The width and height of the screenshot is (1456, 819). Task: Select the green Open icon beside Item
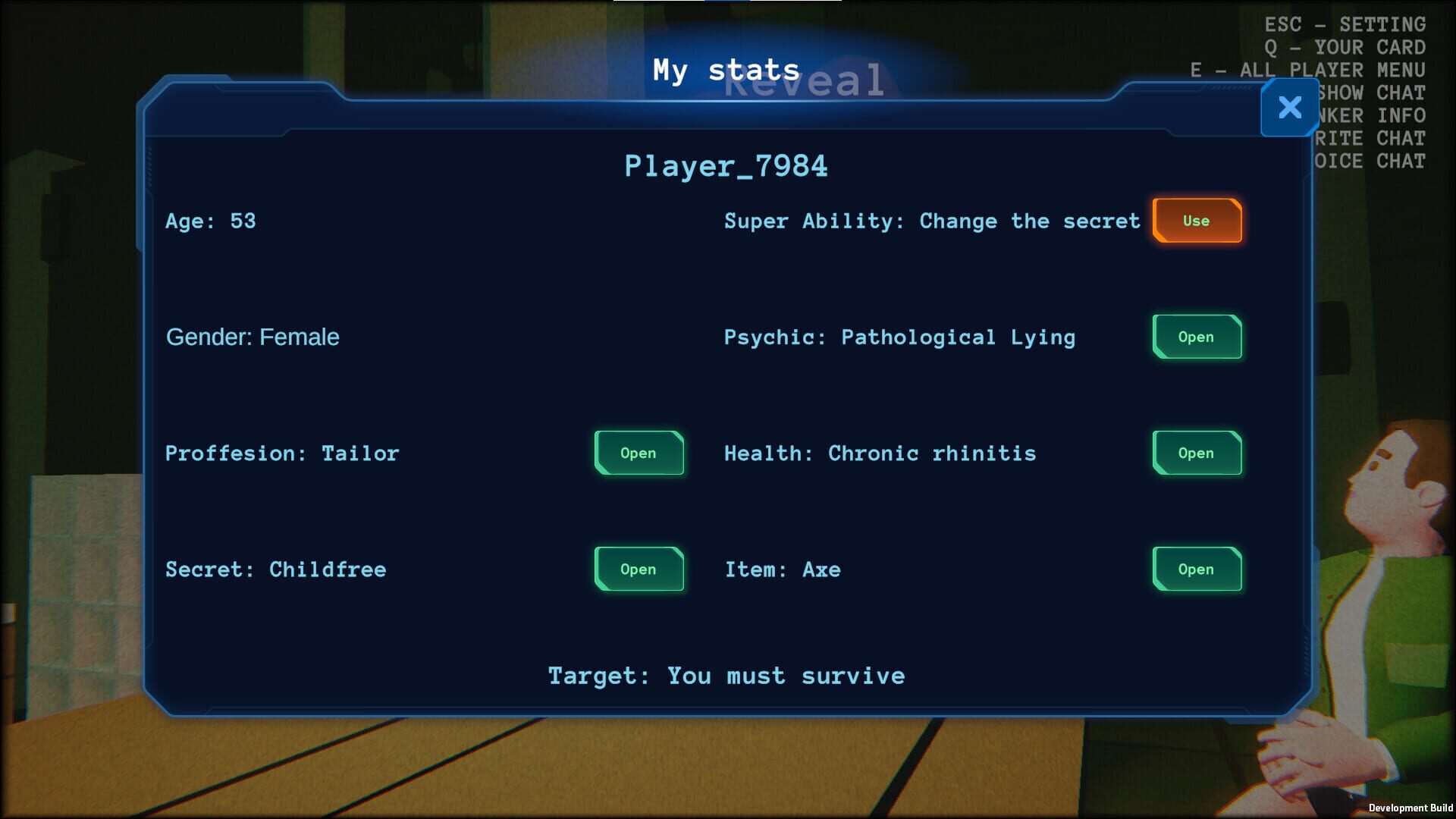1197,570
